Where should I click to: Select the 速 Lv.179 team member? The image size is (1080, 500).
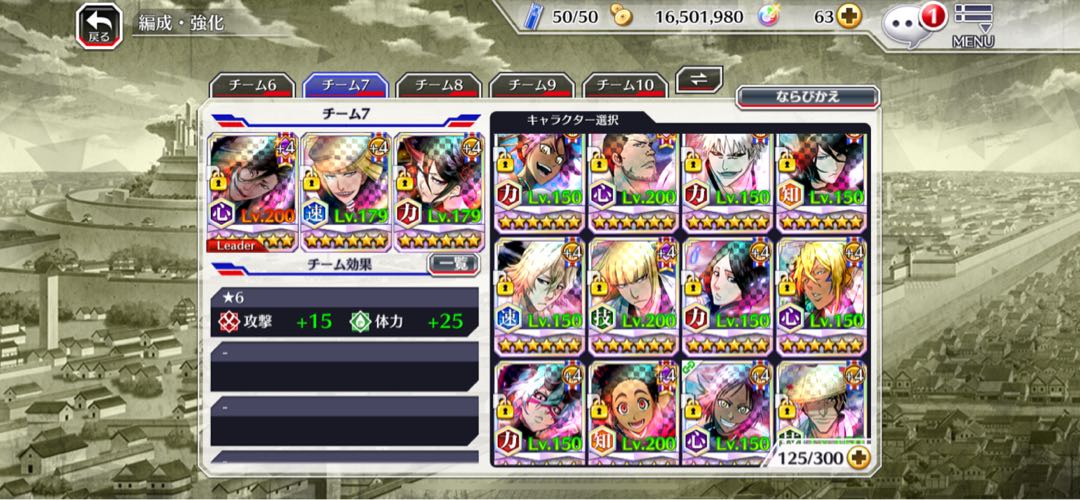tap(345, 191)
